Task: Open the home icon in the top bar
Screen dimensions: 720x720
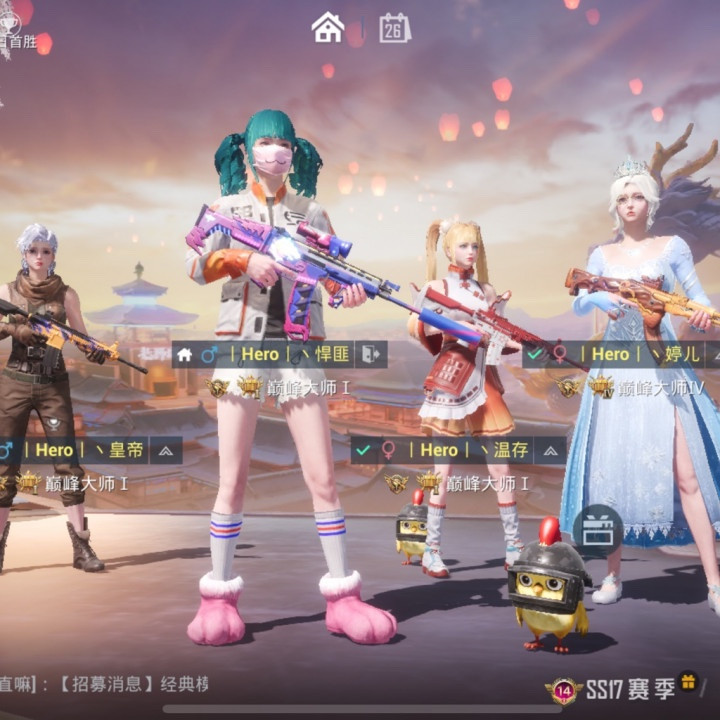Action: coord(328,28)
